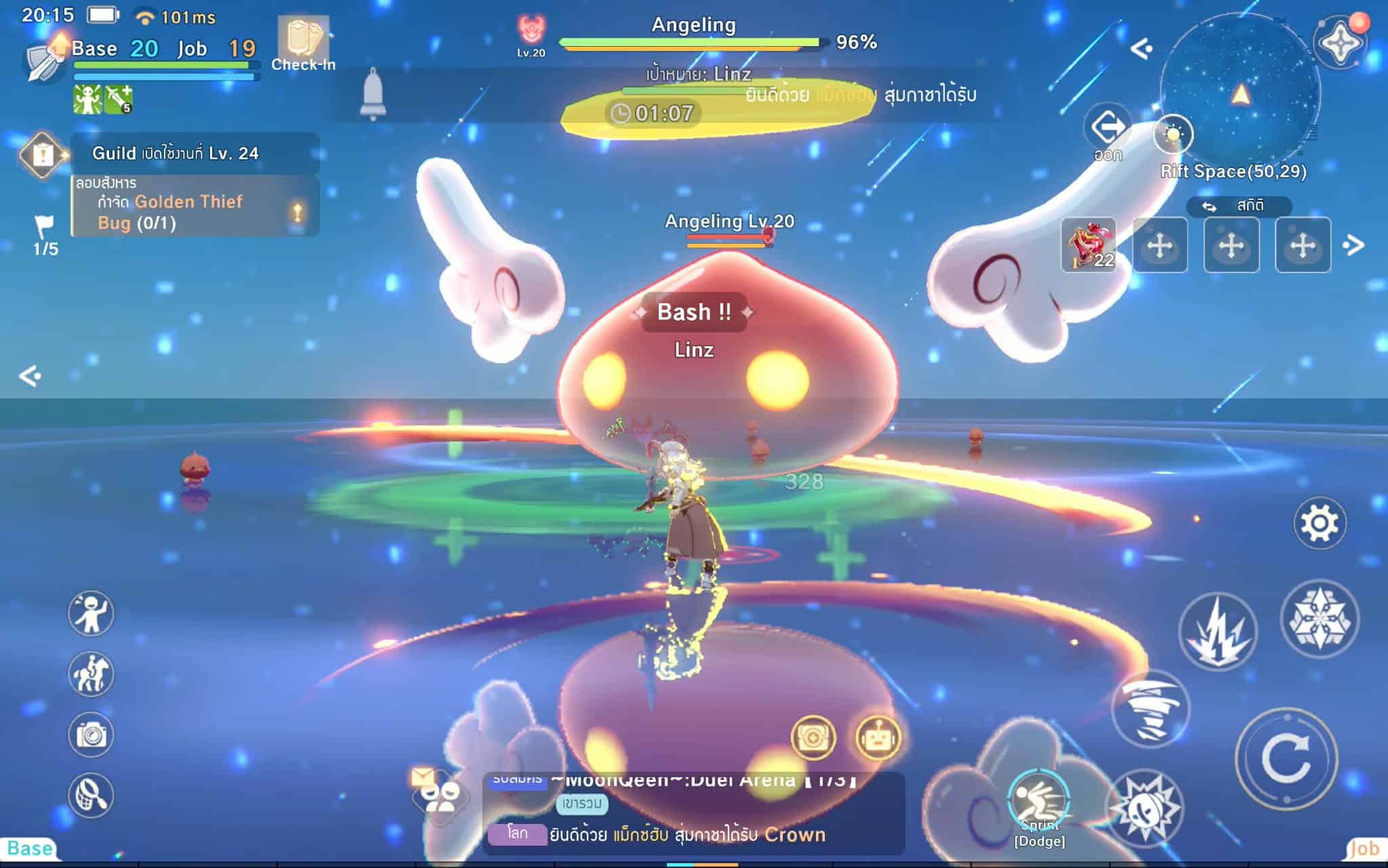Click the exit door button
1388x868 pixels.
(x=1108, y=129)
